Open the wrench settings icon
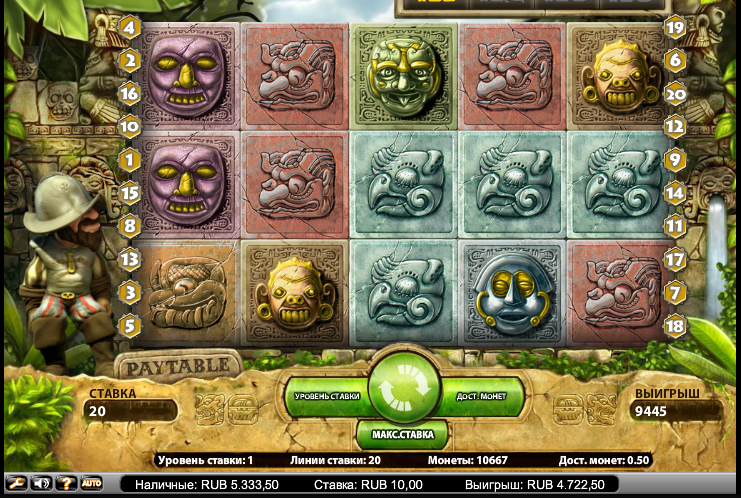 (17, 483)
